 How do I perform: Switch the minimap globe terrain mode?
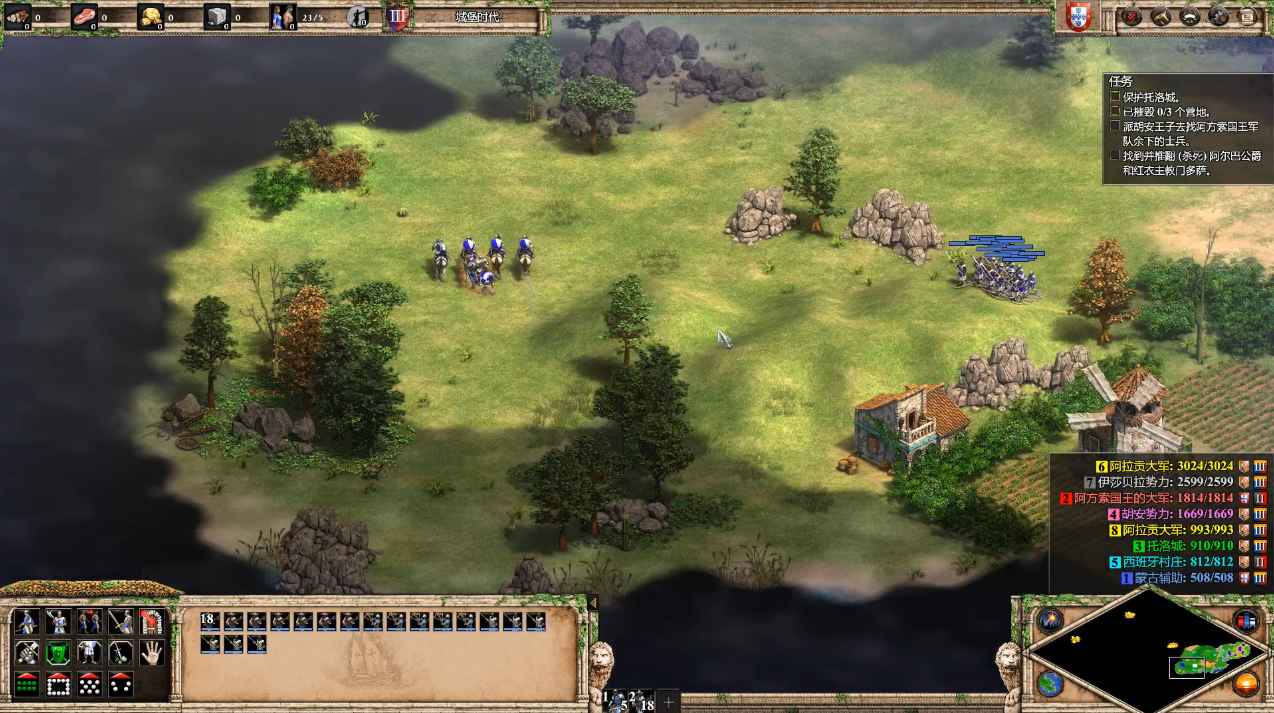pyautogui.click(x=1049, y=684)
